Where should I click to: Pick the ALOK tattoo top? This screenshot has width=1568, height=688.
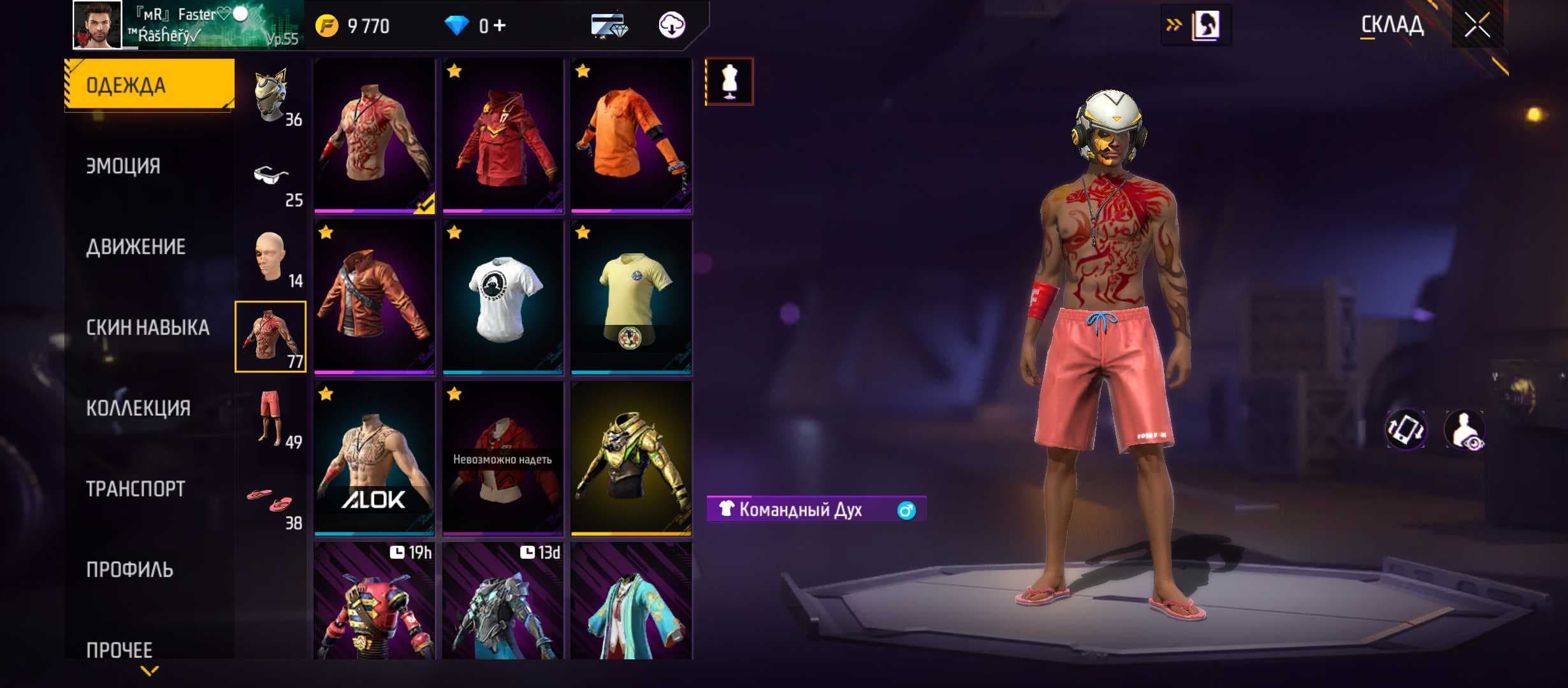coord(374,458)
